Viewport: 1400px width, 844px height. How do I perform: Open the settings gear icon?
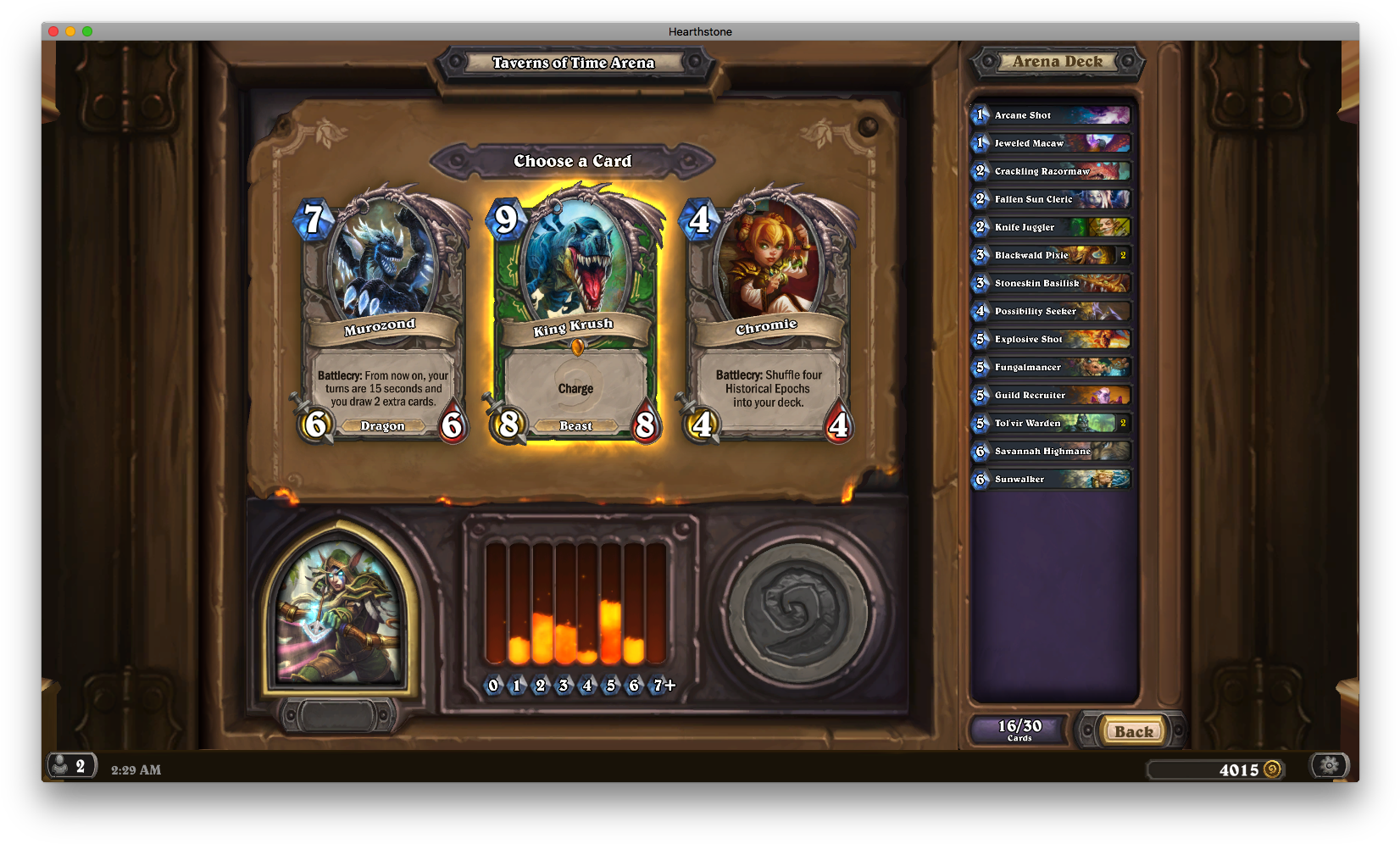(x=1329, y=765)
